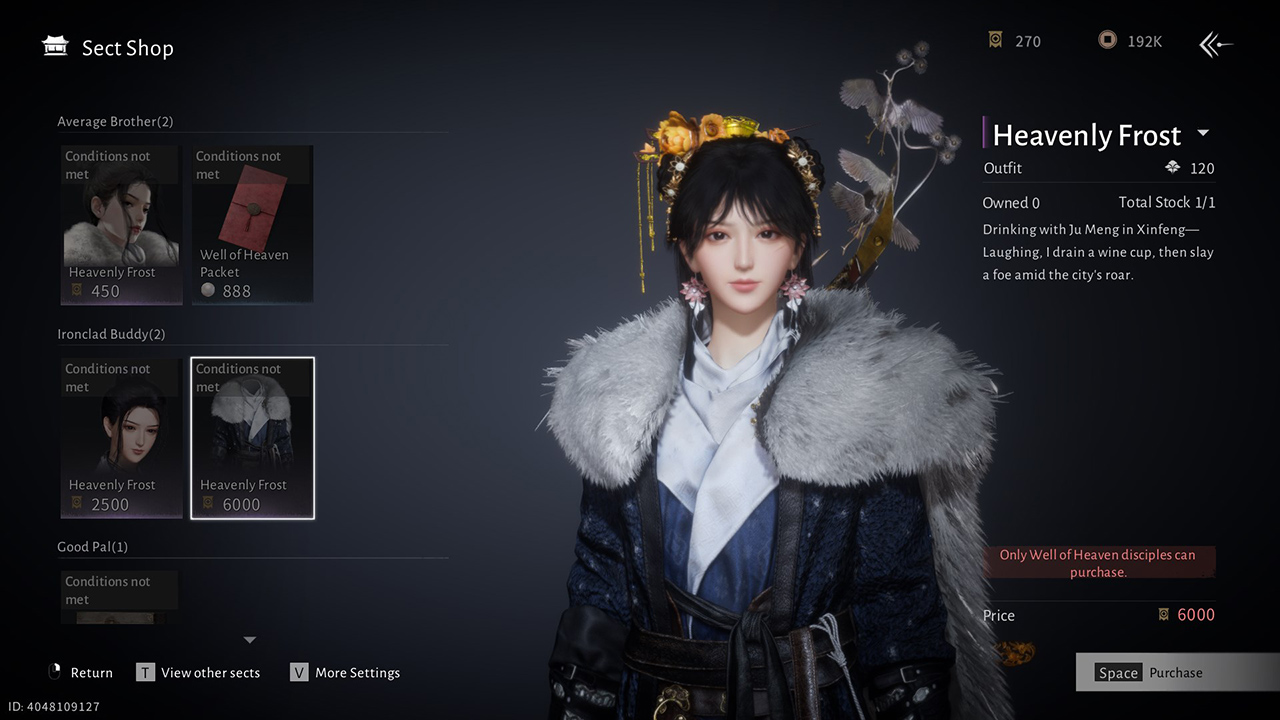The width and height of the screenshot is (1280, 720).
Task: View other sects' shops
Action: 198,673
